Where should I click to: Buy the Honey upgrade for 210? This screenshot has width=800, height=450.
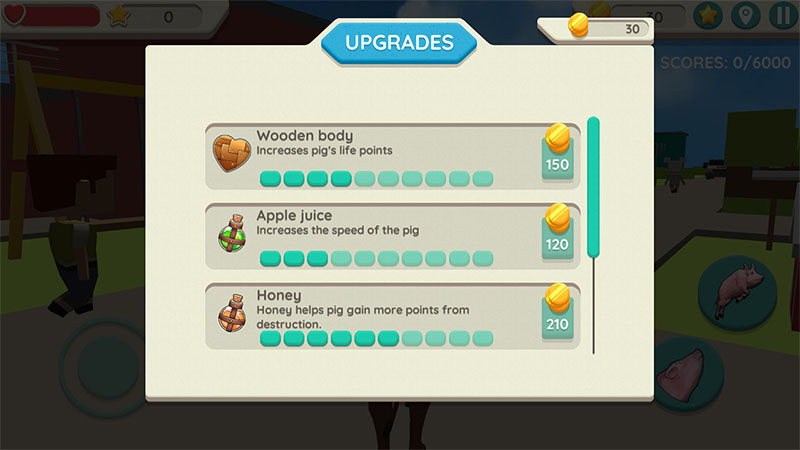click(x=557, y=315)
